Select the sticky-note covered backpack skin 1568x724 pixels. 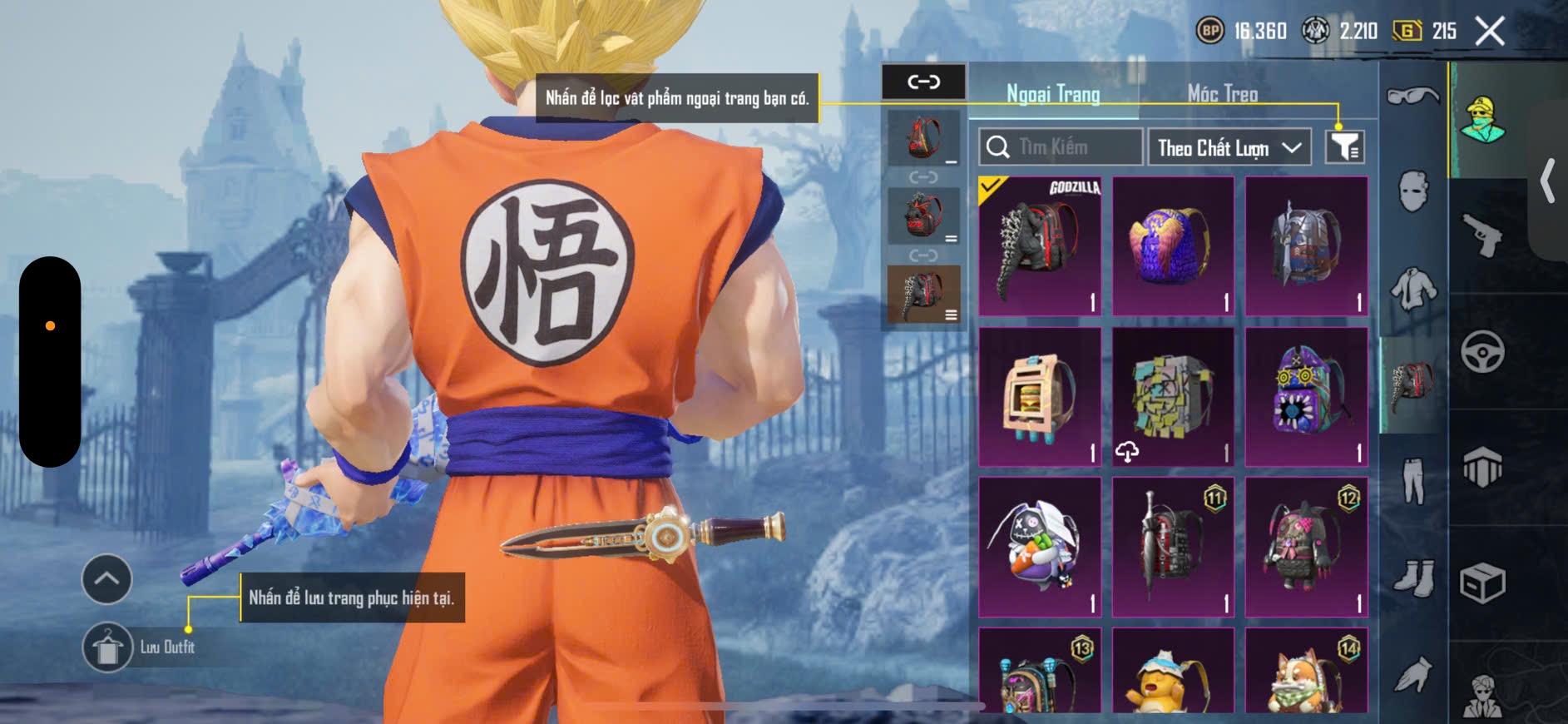point(1173,397)
